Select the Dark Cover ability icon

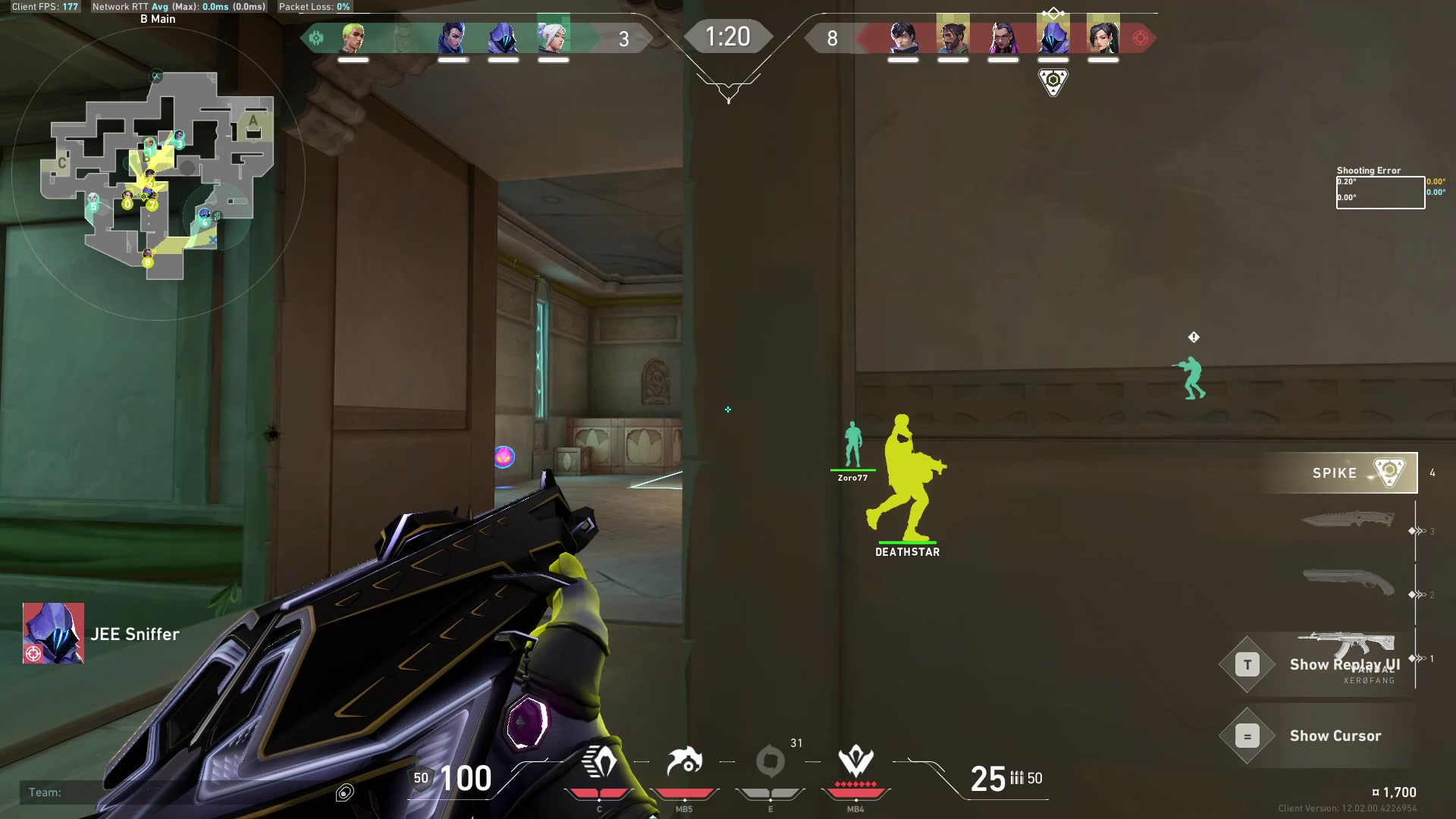point(770,762)
